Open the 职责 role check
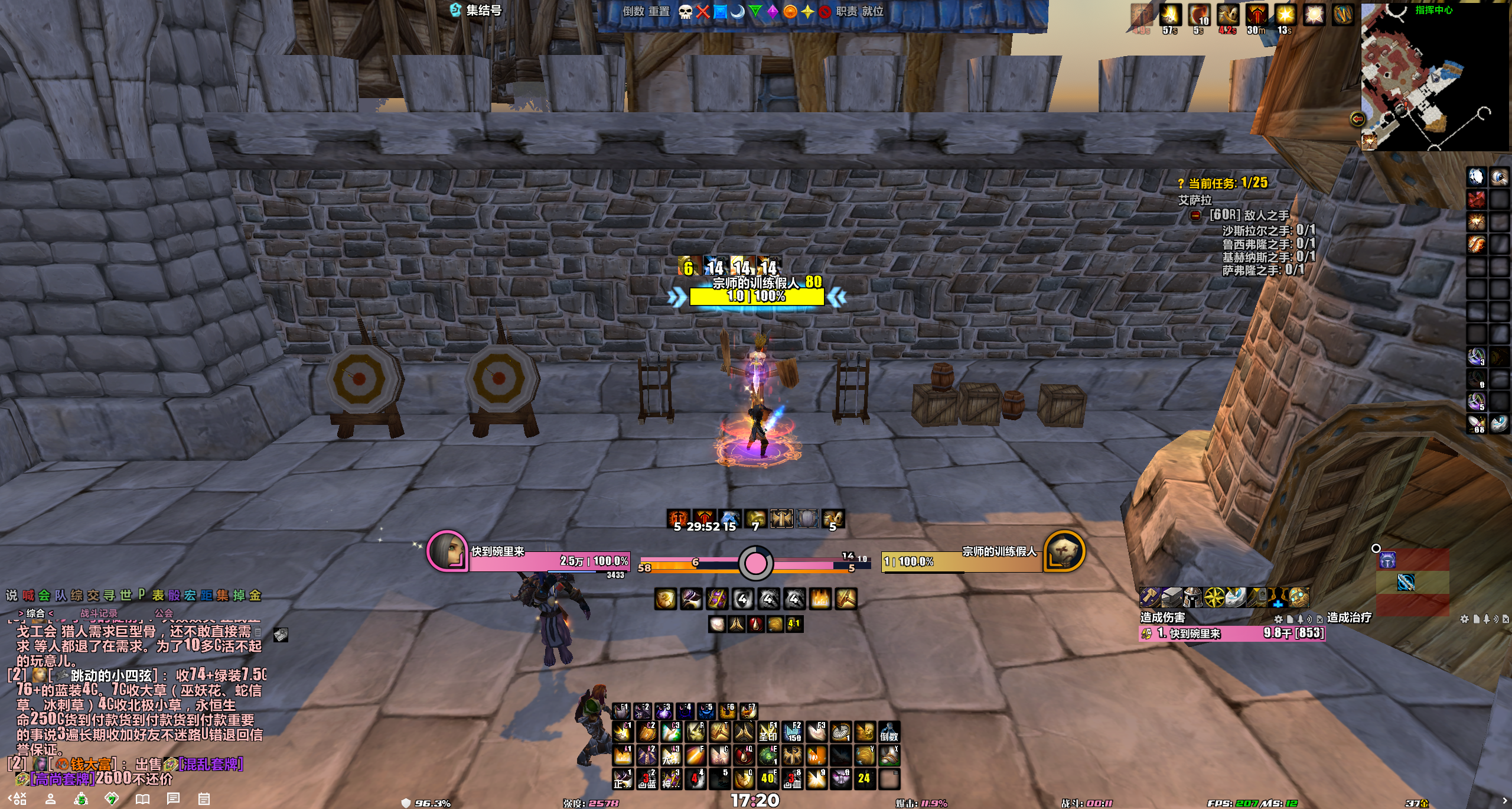Screen dimensions: 1512x809 tap(846, 12)
